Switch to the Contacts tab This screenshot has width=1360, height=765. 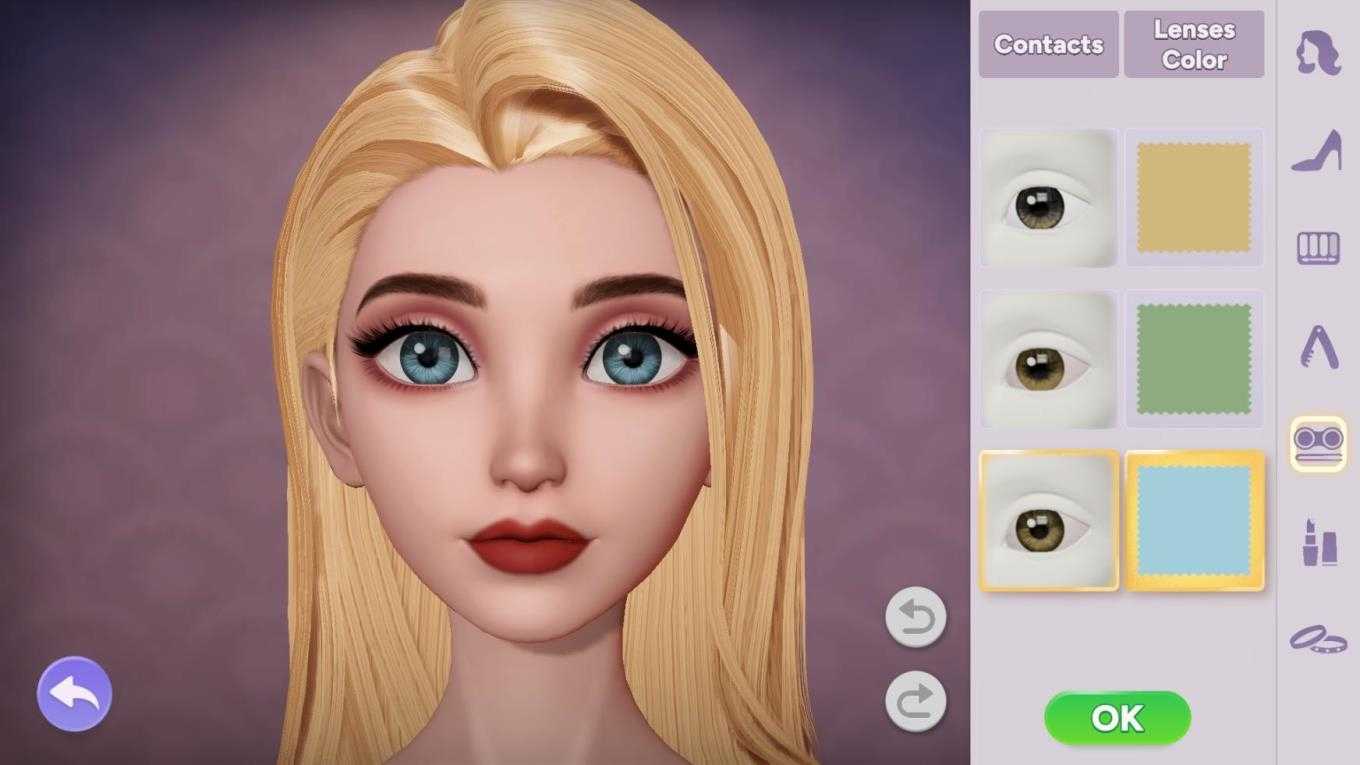pos(1048,45)
